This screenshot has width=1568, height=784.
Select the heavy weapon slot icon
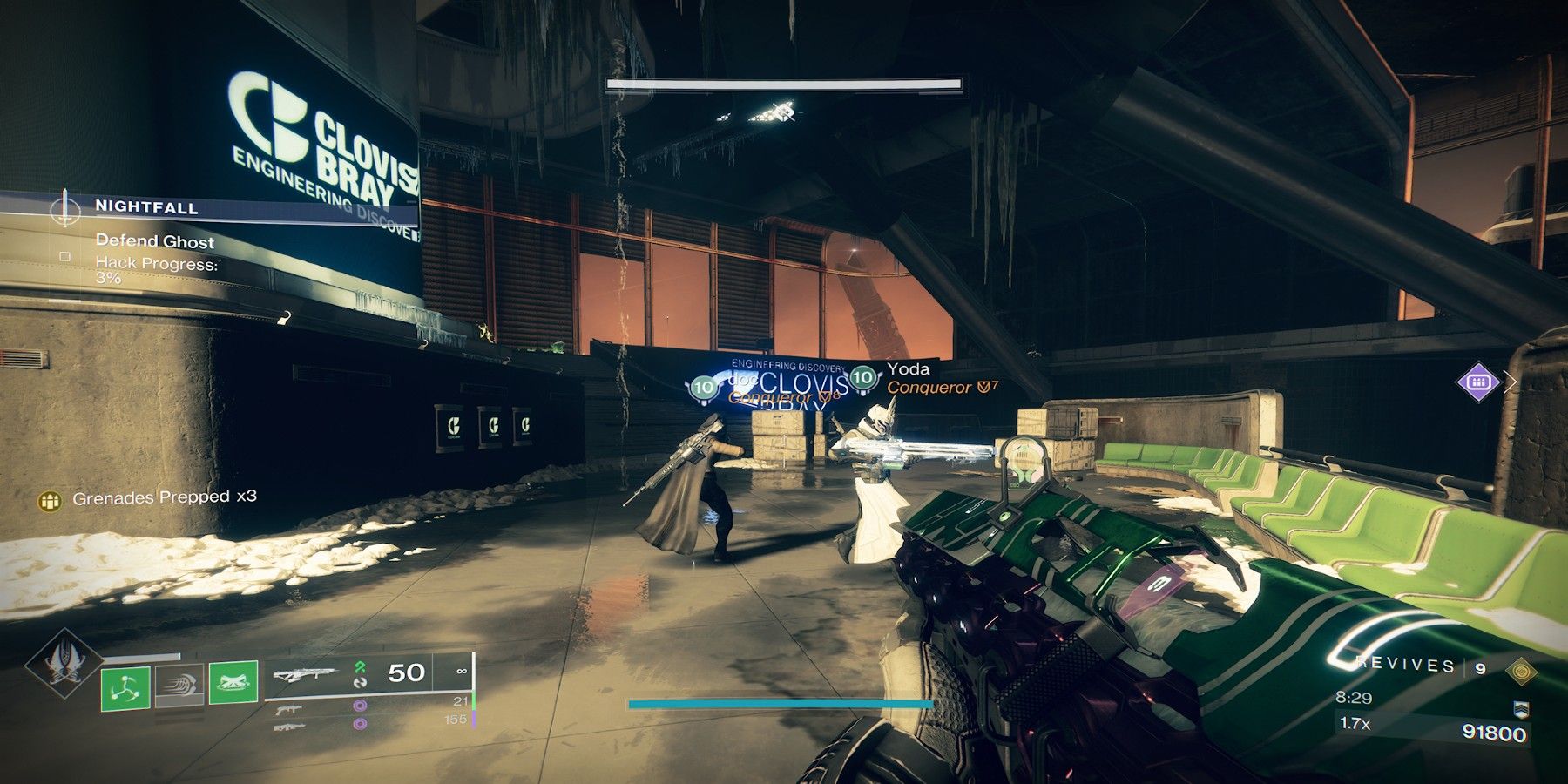point(289,727)
